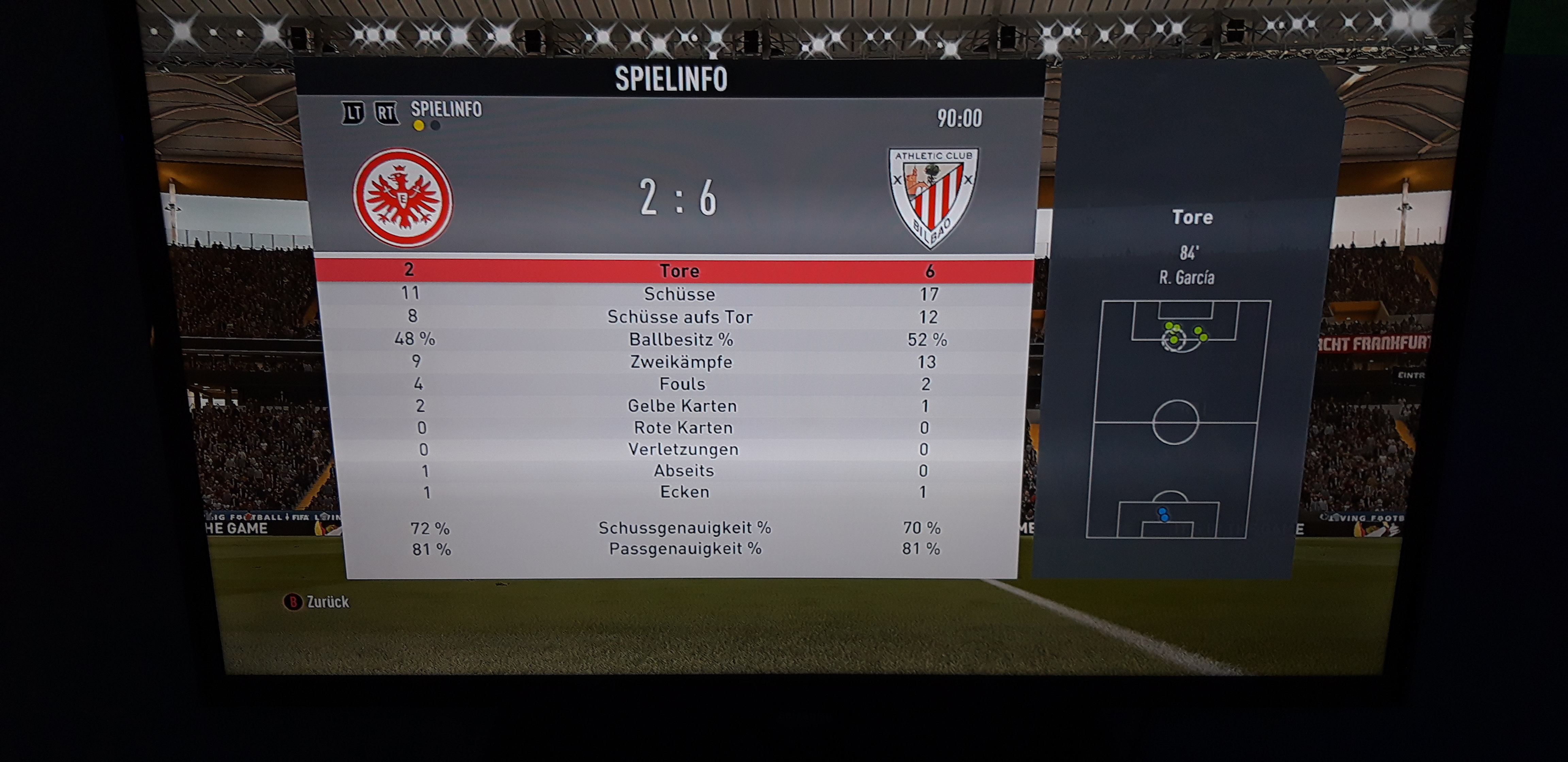Switch to the second page dot
This screenshot has height=762, width=1568.
[x=435, y=126]
